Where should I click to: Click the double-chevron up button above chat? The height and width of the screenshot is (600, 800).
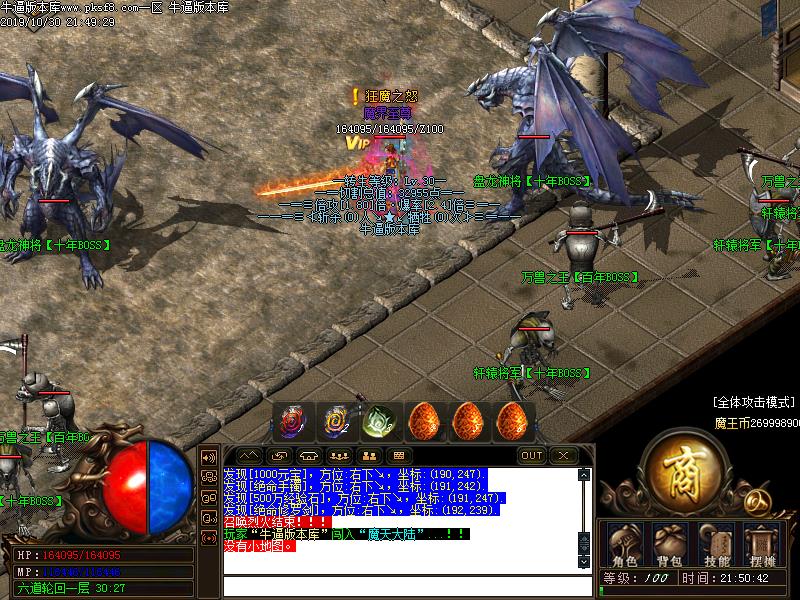[x=249, y=456]
